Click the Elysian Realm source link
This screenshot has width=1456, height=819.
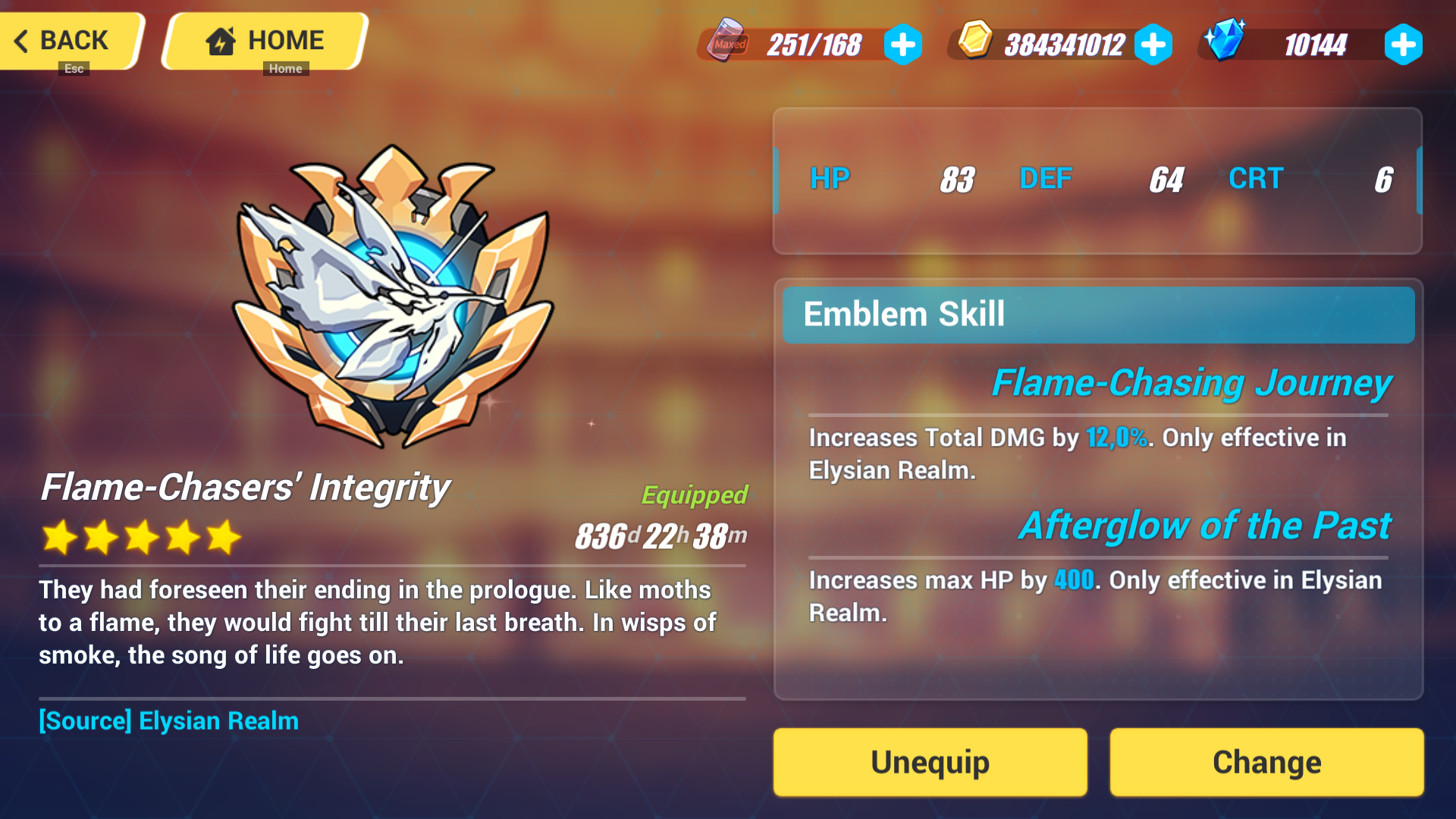coord(168,721)
